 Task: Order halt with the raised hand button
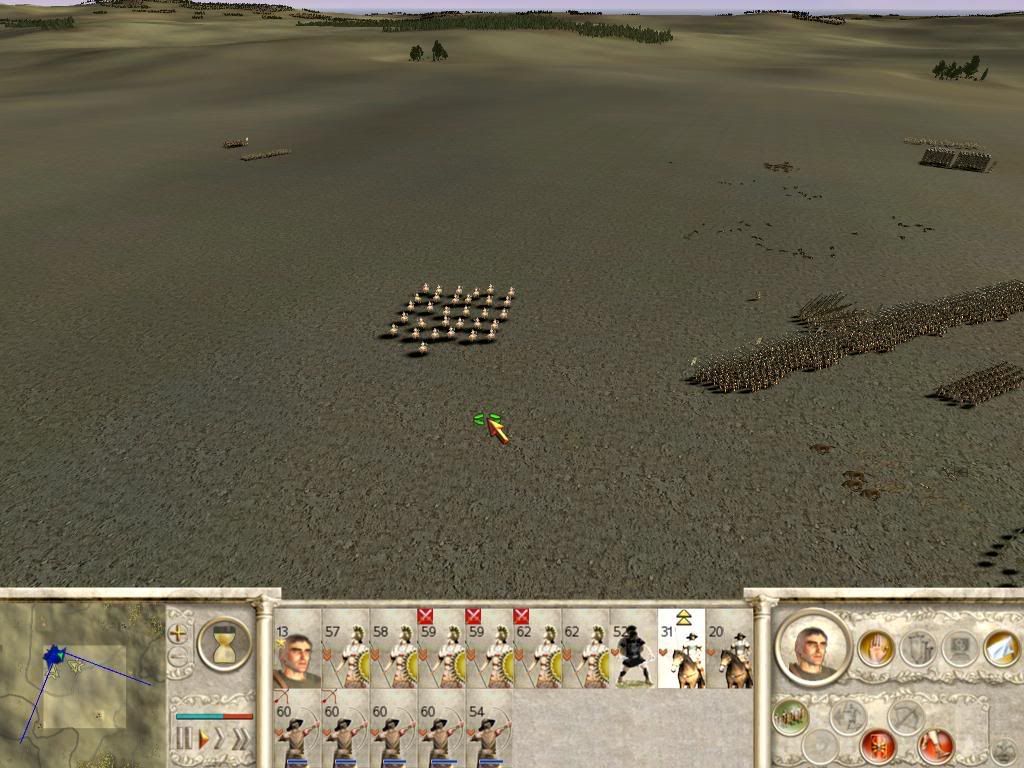click(875, 649)
